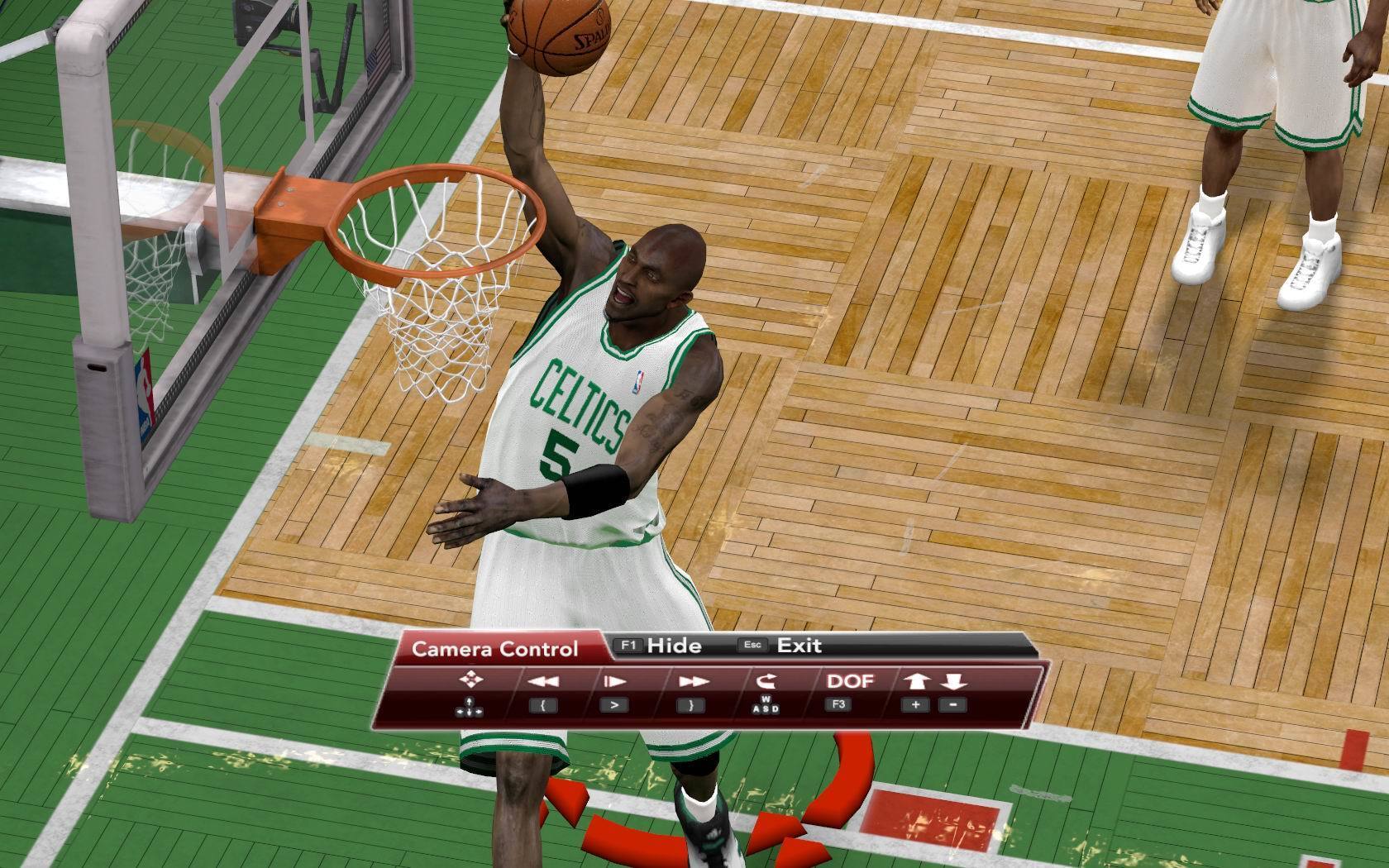Raise the camera with the up arrow
The width and height of the screenshot is (1389, 868).
(916, 681)
